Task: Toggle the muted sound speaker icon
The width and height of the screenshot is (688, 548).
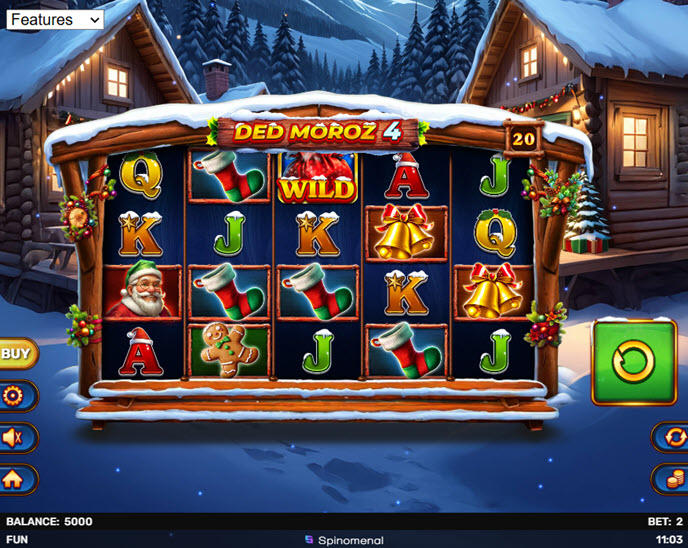Action: click(x=14, y=437)
